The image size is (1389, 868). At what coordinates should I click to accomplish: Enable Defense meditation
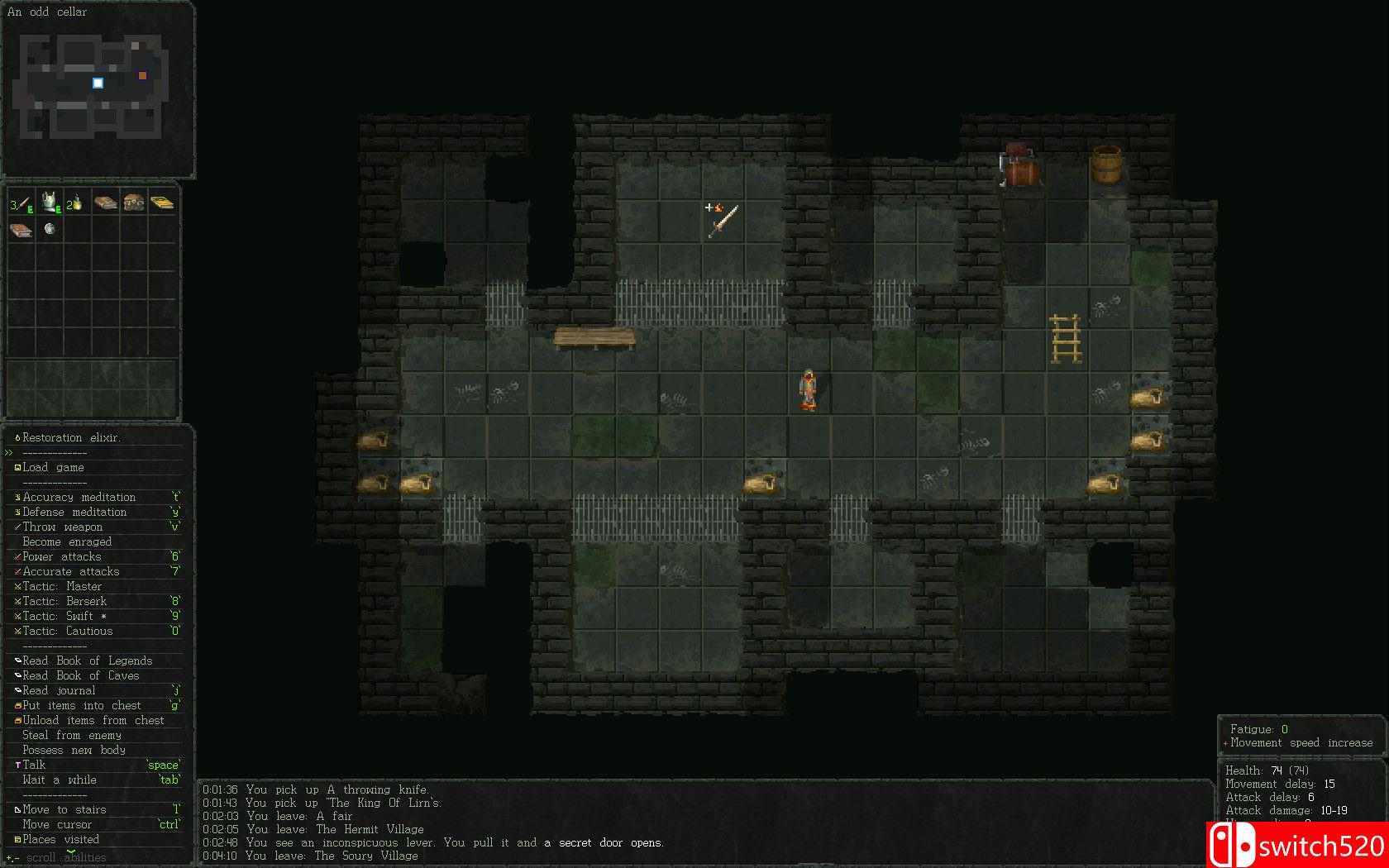pos(77,512)
